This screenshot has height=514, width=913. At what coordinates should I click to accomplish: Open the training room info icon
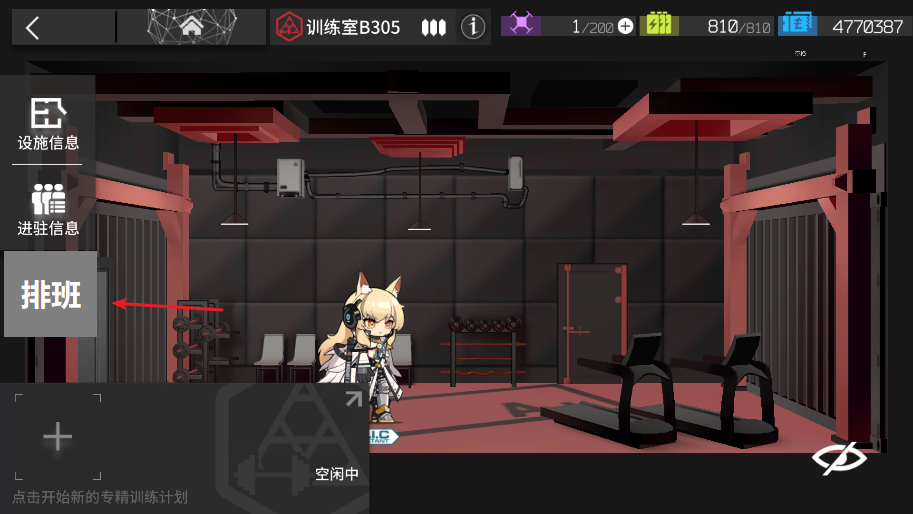click(x=473, y=27)
